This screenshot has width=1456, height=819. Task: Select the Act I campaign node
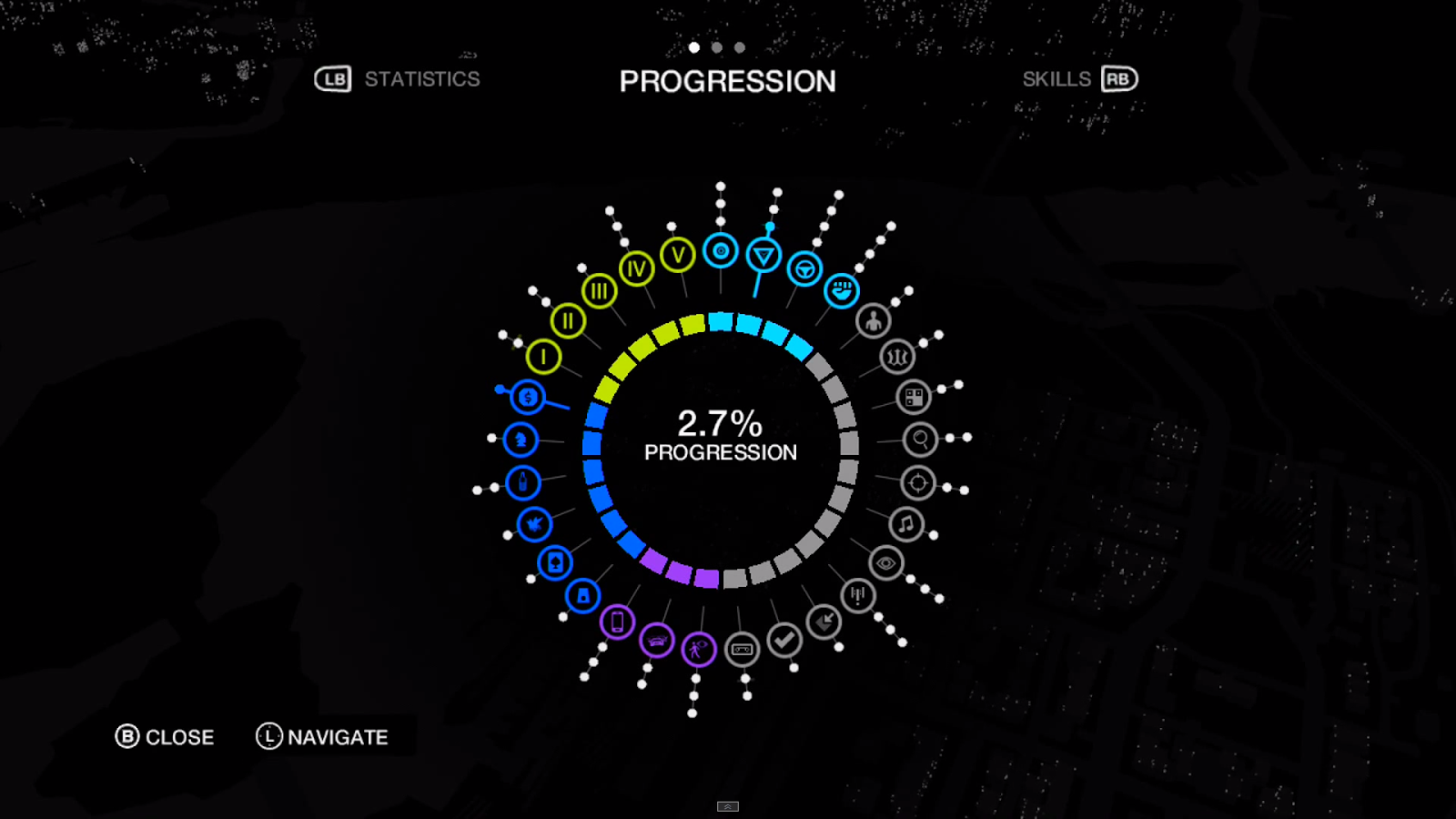(543, 357)
